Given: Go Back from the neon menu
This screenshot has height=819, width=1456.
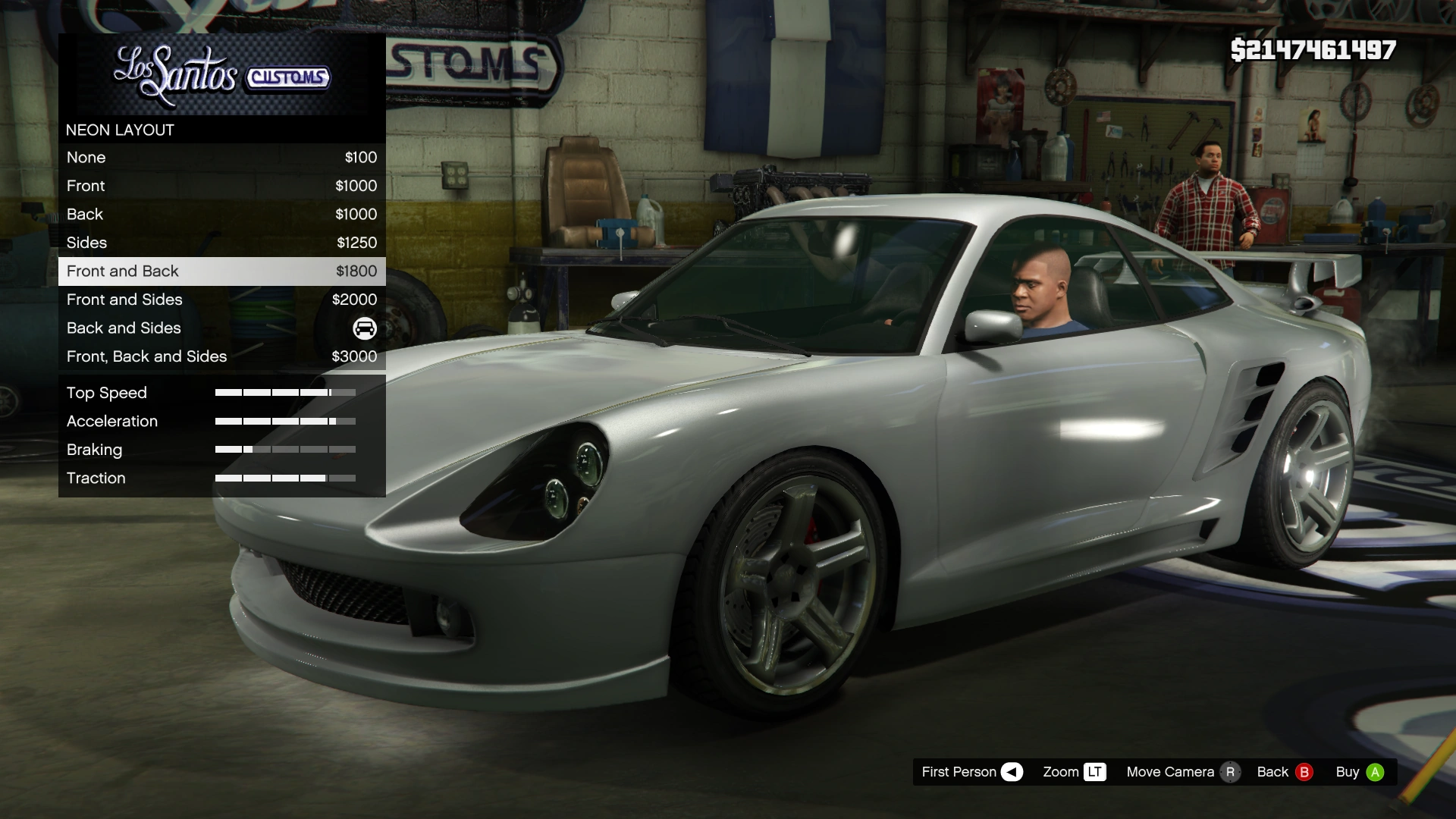Looking at the screenshot, I should click(x=1284, y=772).
